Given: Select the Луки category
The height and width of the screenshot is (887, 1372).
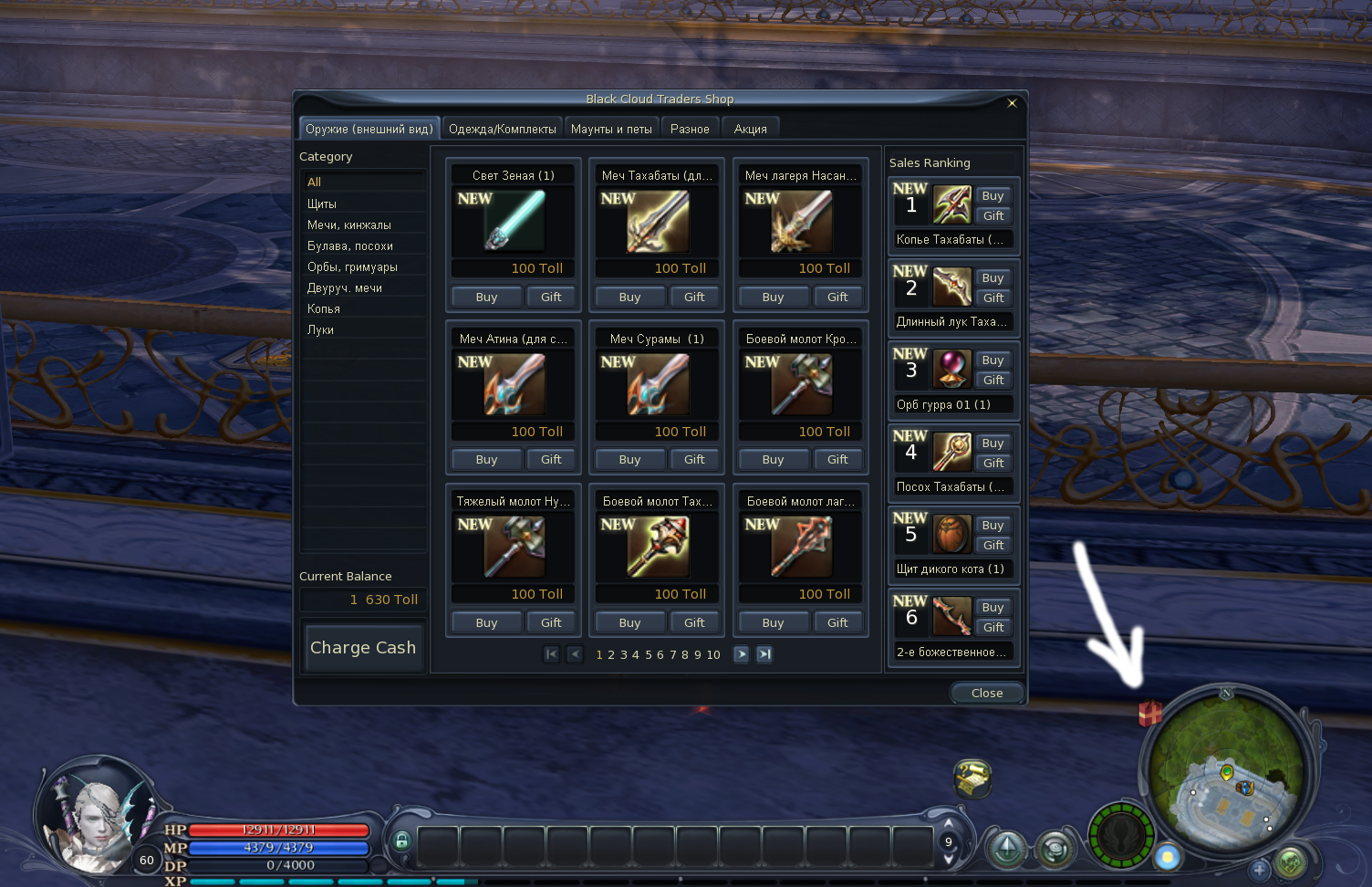Looking at the screenshot, I should 320,329.
